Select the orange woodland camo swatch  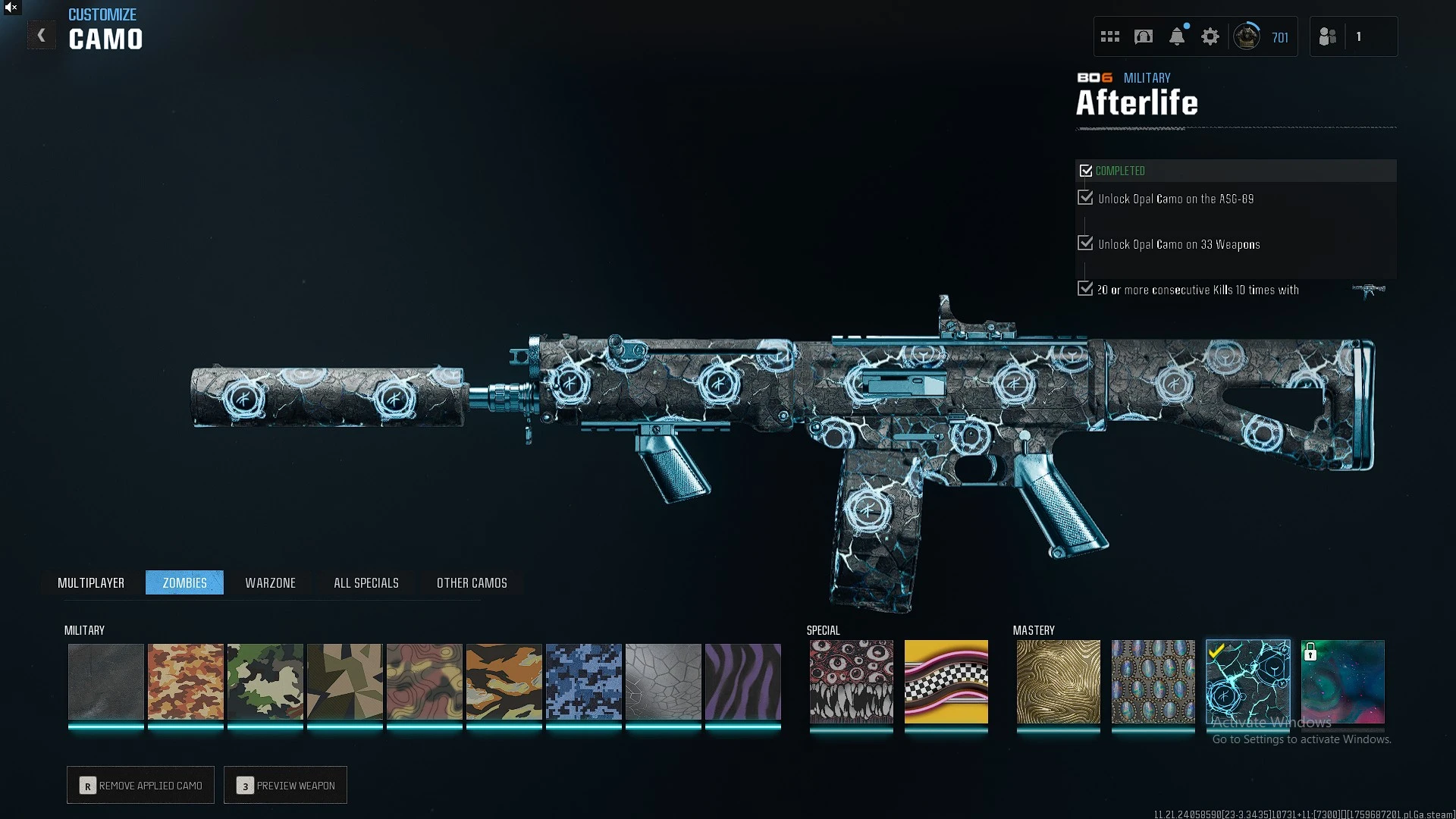click(x=186, y=681)
